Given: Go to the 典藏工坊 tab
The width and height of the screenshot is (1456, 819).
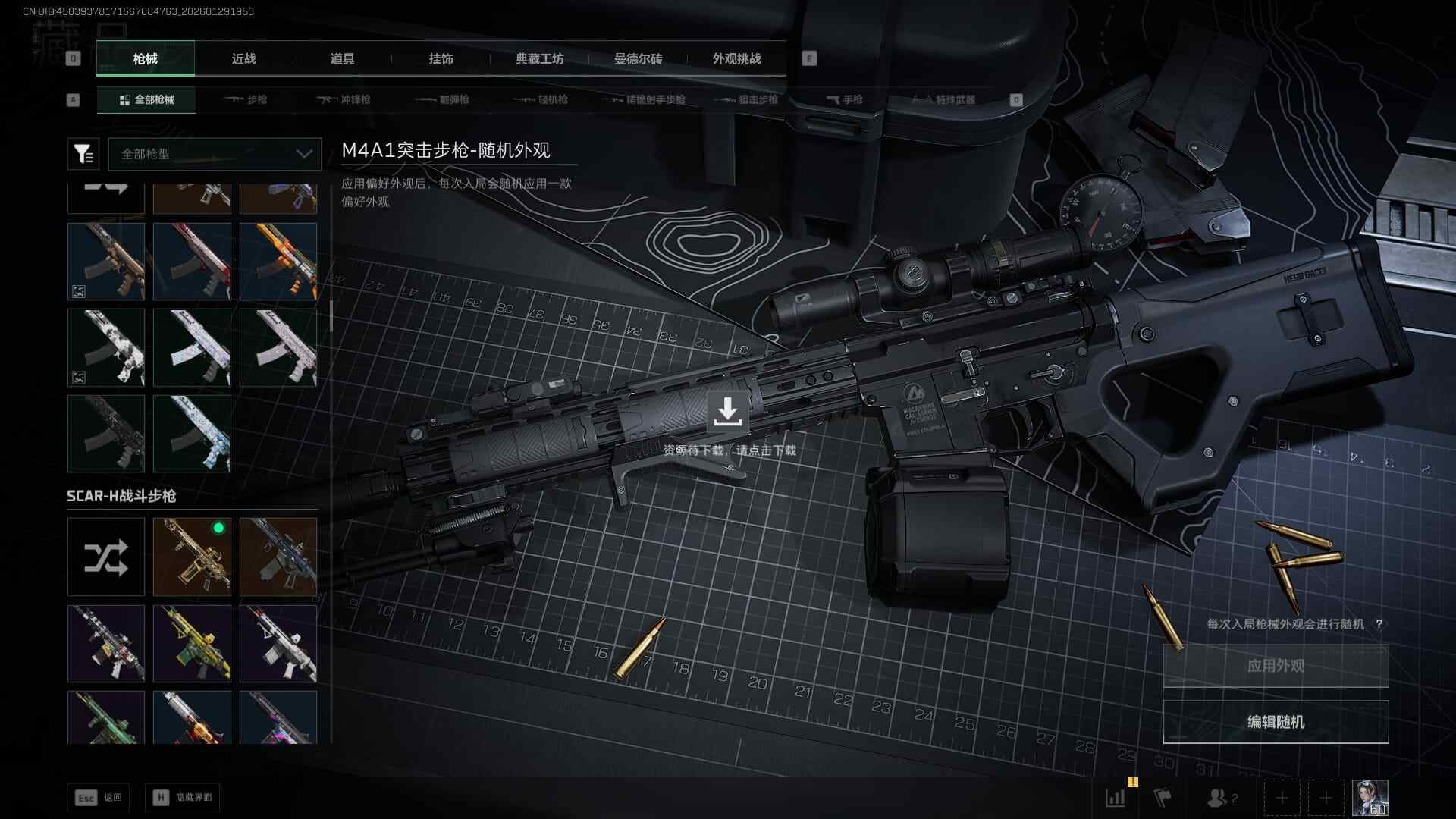Looking at the screenshot, I should 539,58.
